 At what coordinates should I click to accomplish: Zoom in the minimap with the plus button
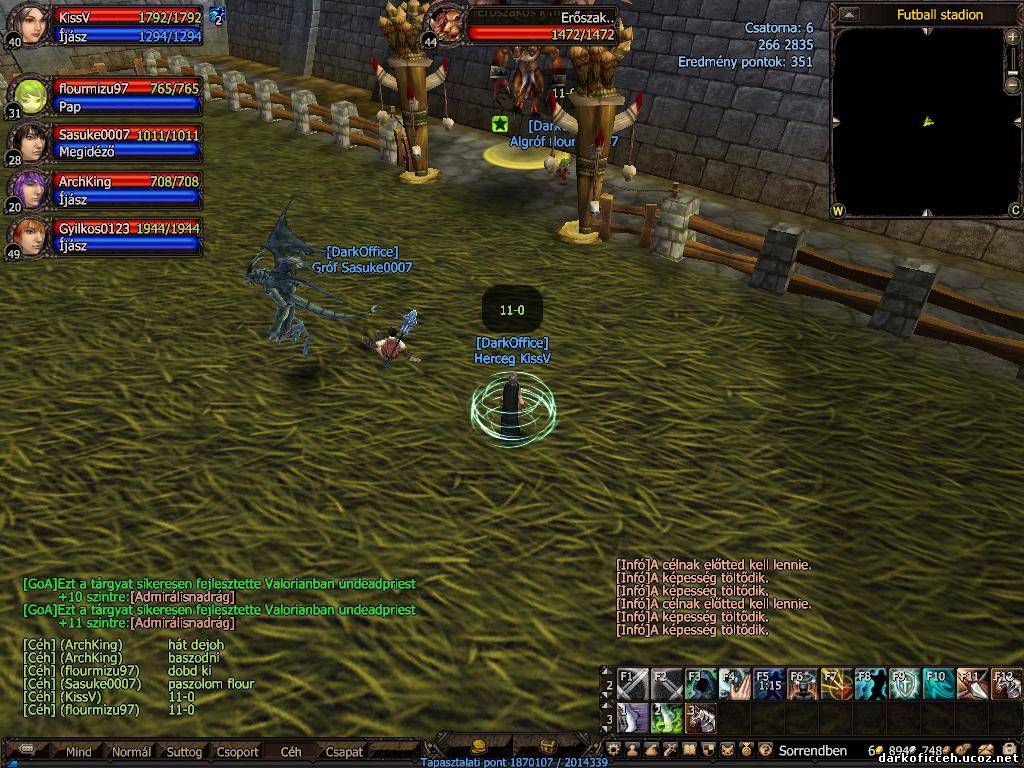(1013, 36)
